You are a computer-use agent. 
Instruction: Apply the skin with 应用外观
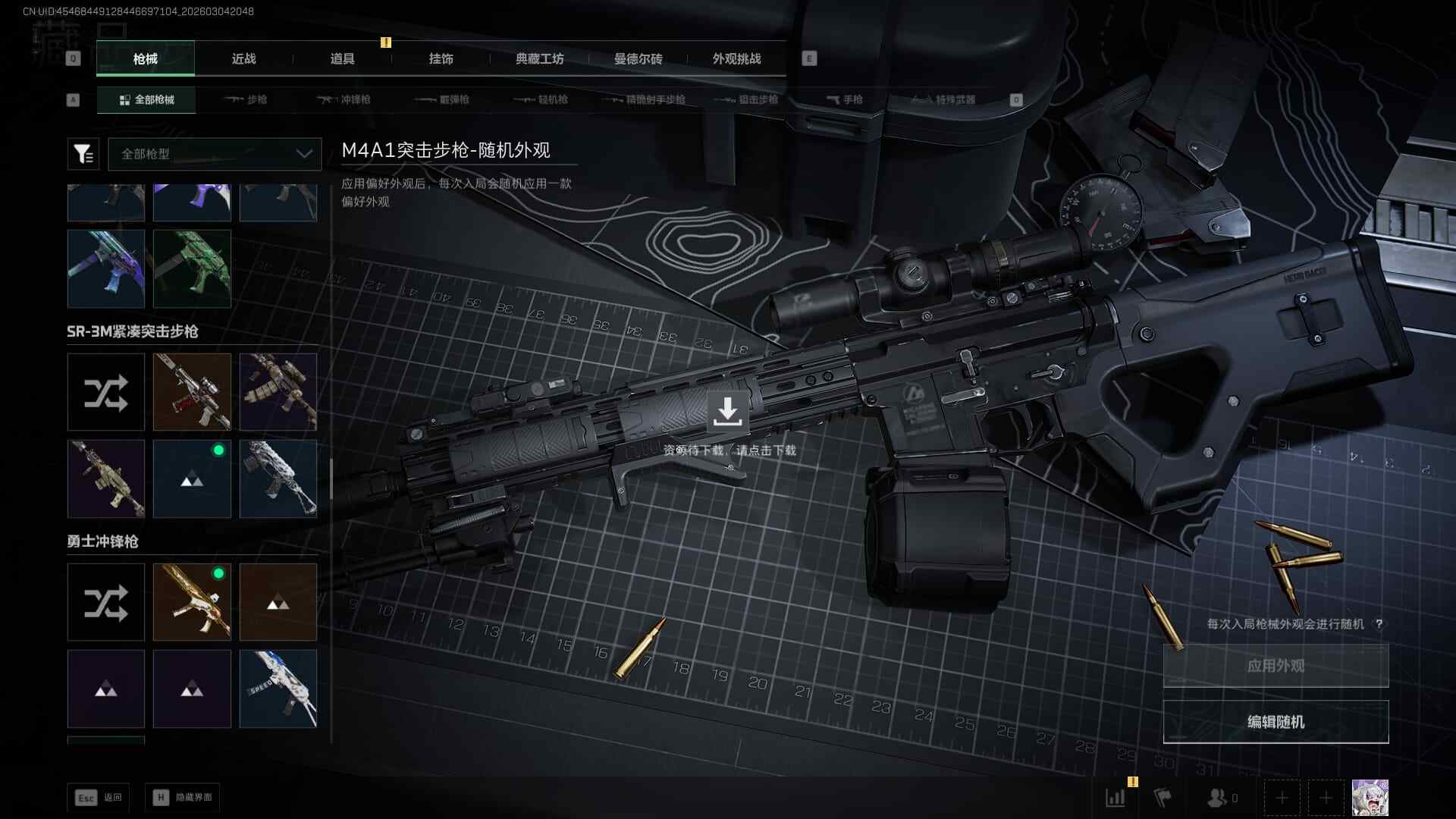[1276, 666]
